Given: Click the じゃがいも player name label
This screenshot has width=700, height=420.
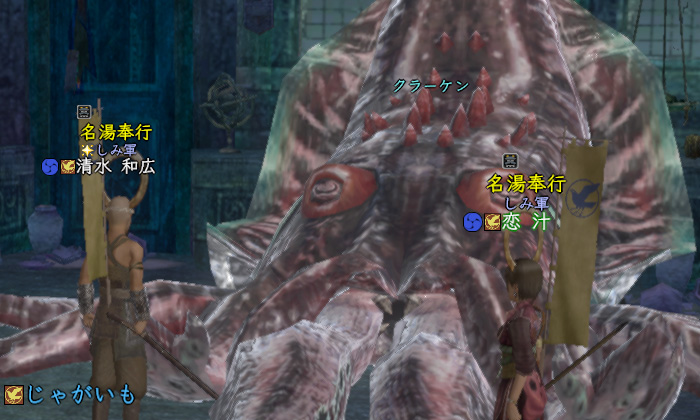Looking at the screenshot, I should (80, 394).
